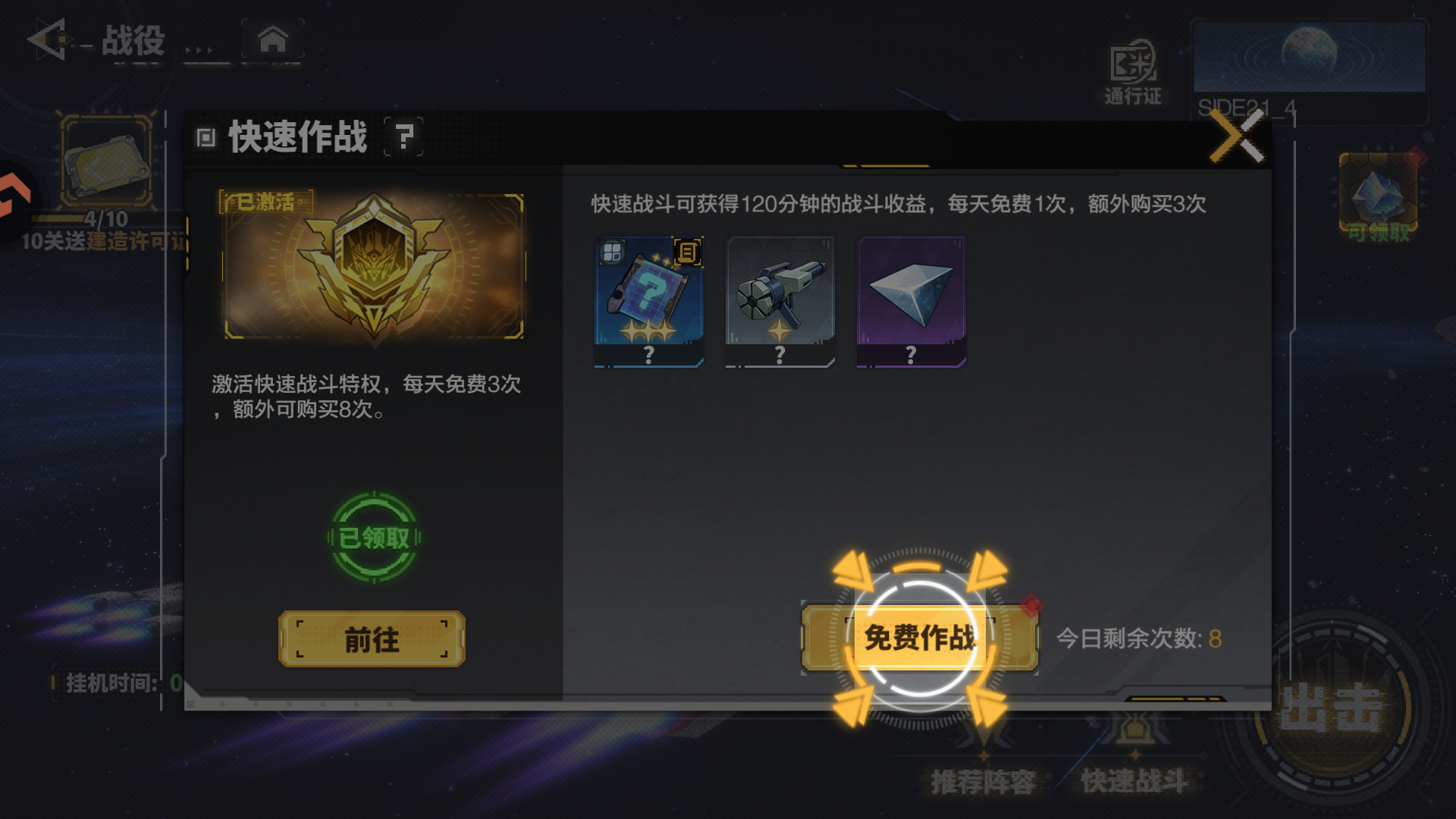1456x819 pixels.
Task: Tap the 已激活 golden emblem banner
Action: (x=372, y=267)
